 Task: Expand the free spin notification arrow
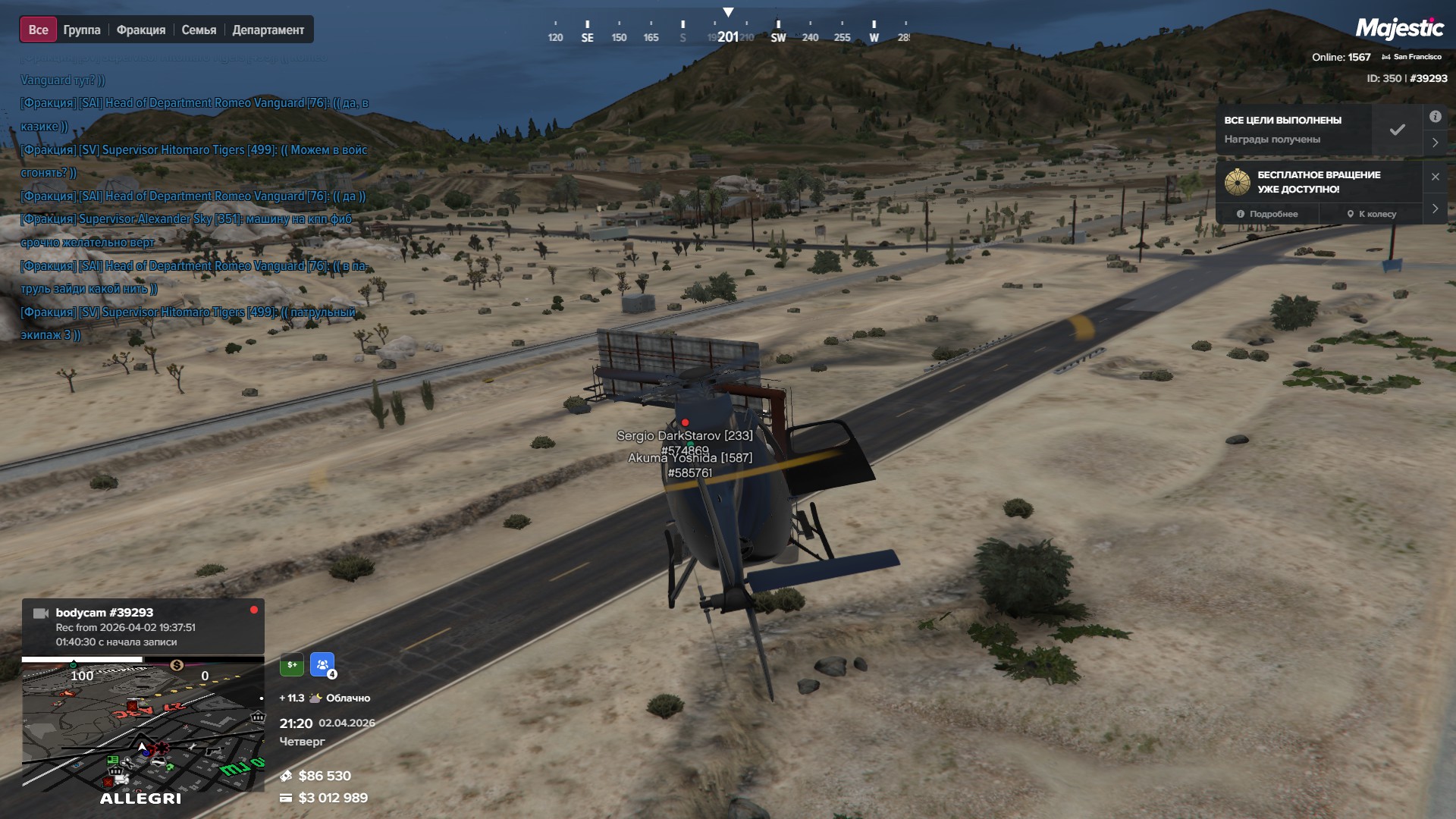[x=1435, y=209]
